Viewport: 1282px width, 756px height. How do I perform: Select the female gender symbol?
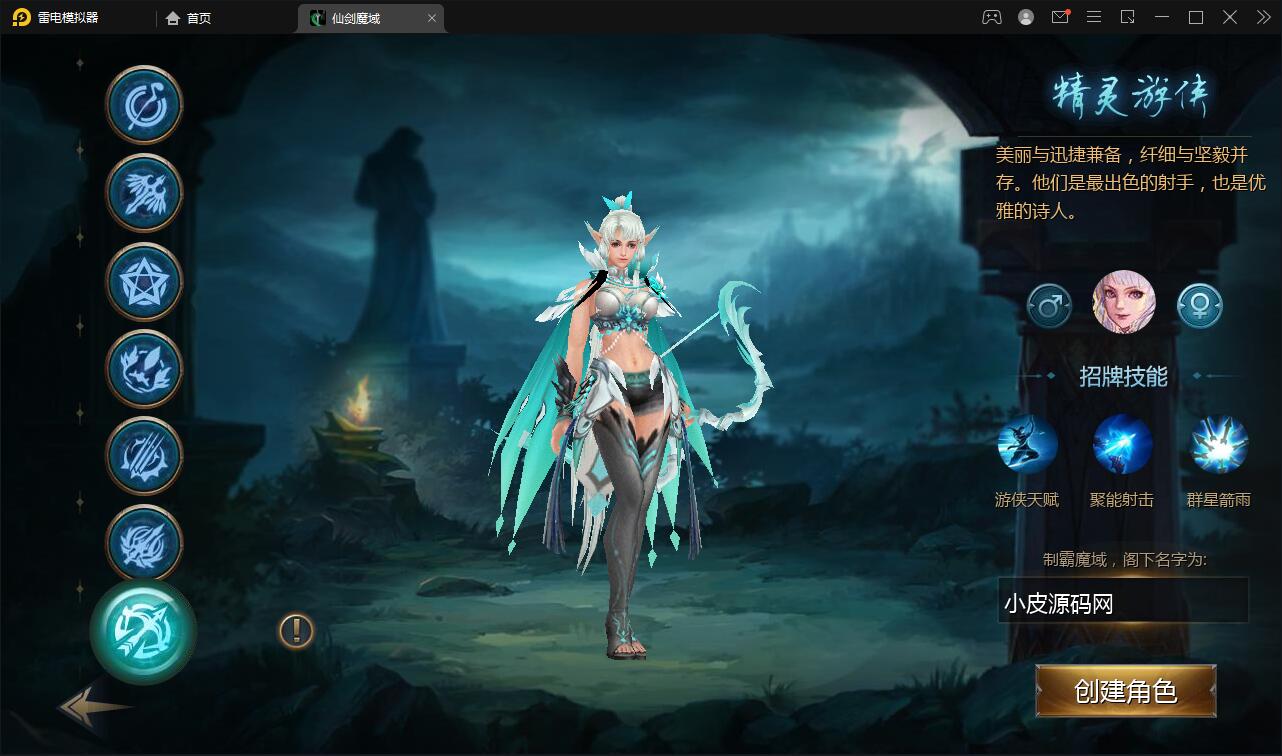[1198, 305]
